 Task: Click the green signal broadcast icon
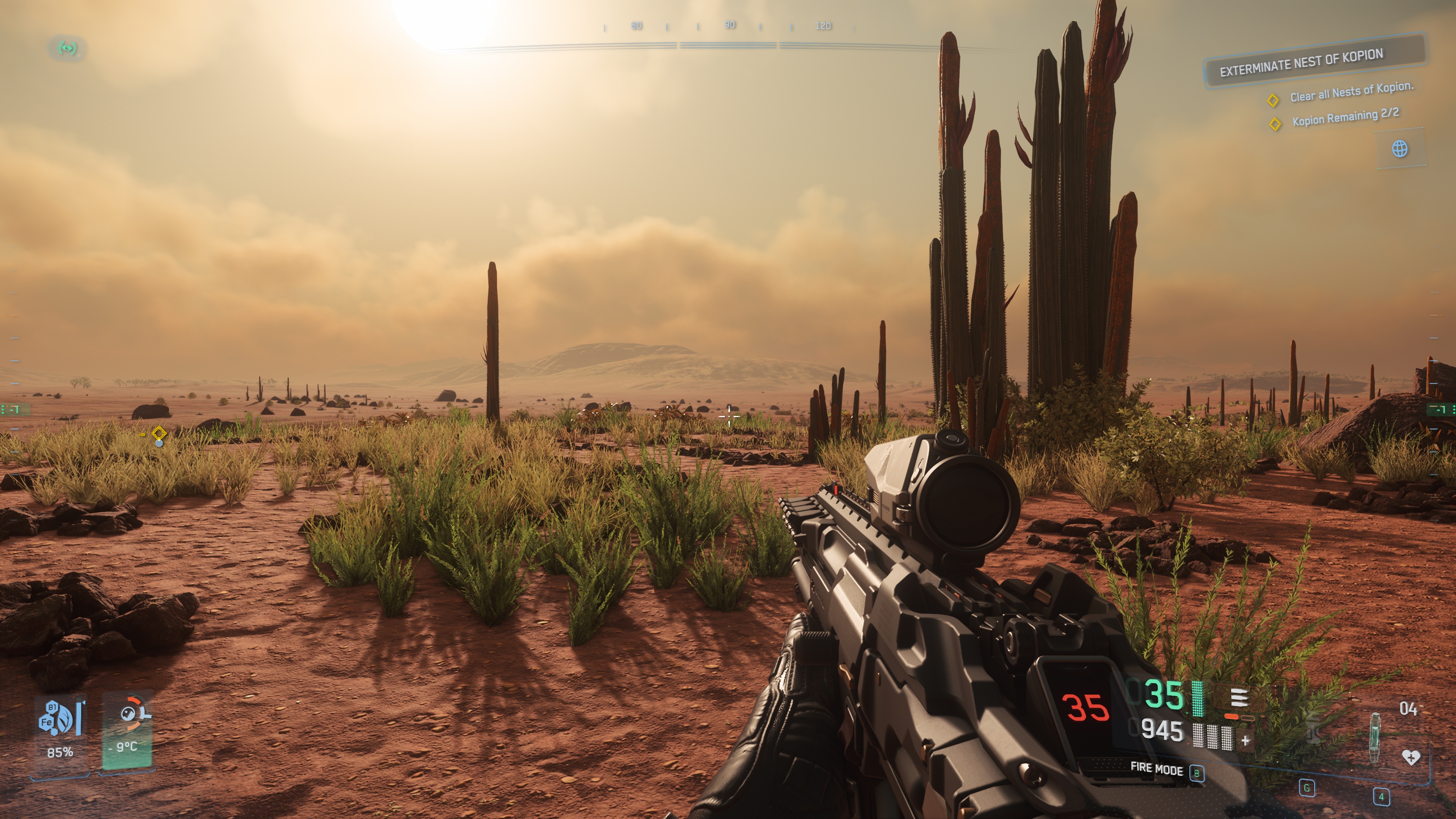click(67, 48)
